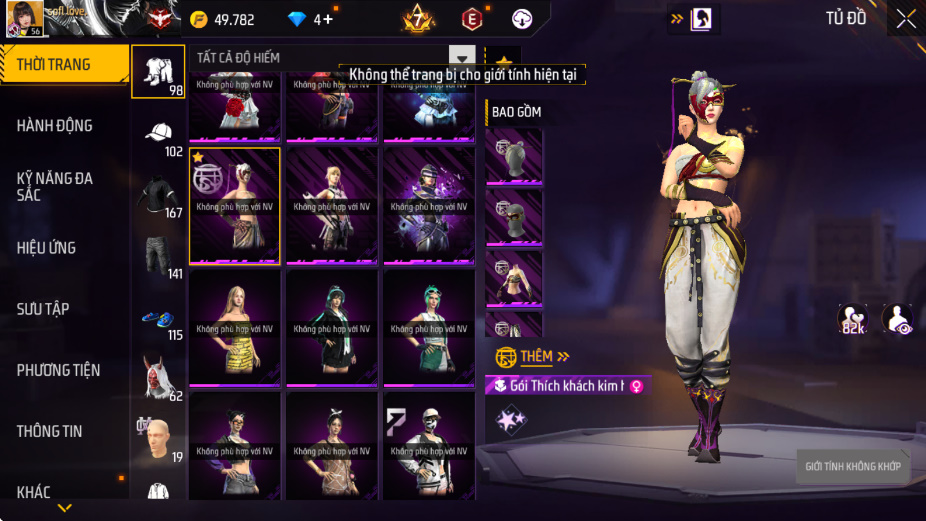Toggle the favorites star filter
This screenshot has height=521, width=926.
503,61
